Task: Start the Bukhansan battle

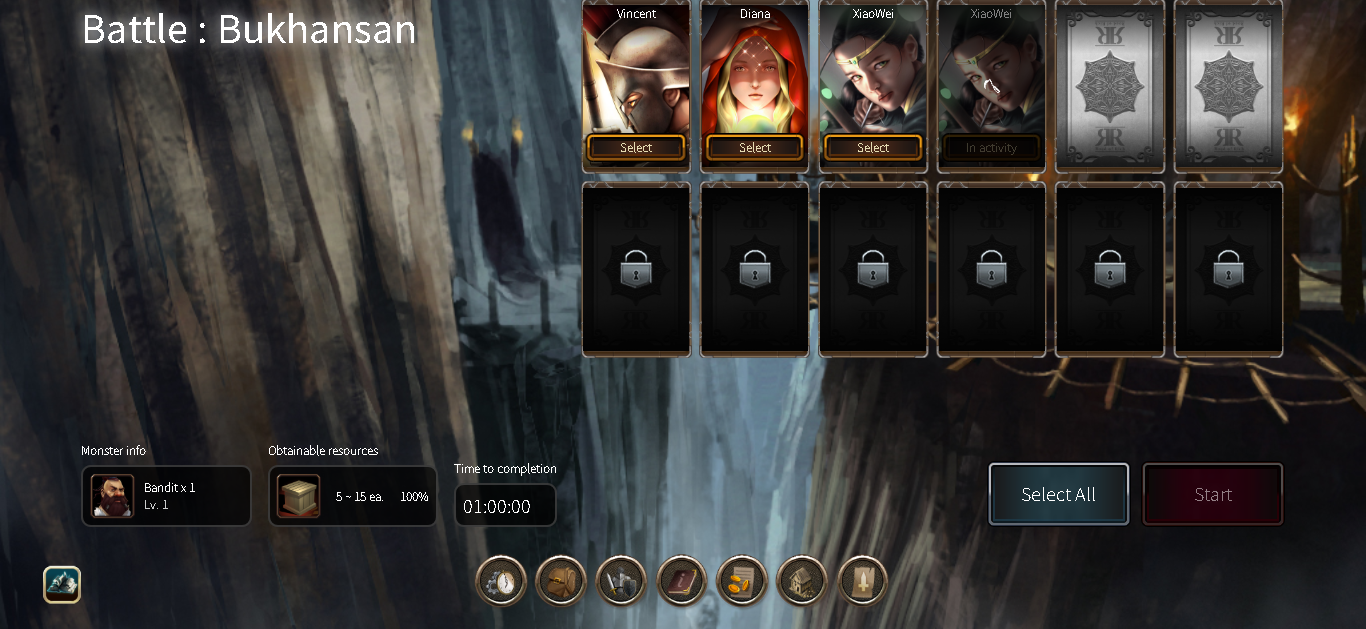Action: pos(1212,494)
